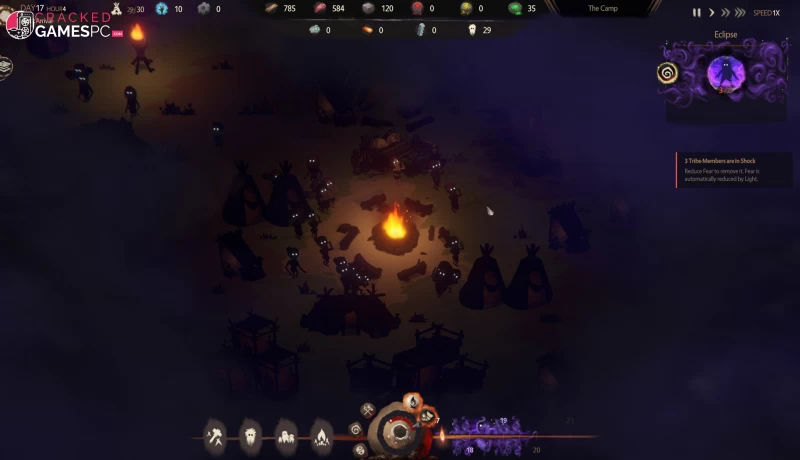Choose the triple-arrow fastest speed
Viewport: 800px width, 460px height.
741,13
